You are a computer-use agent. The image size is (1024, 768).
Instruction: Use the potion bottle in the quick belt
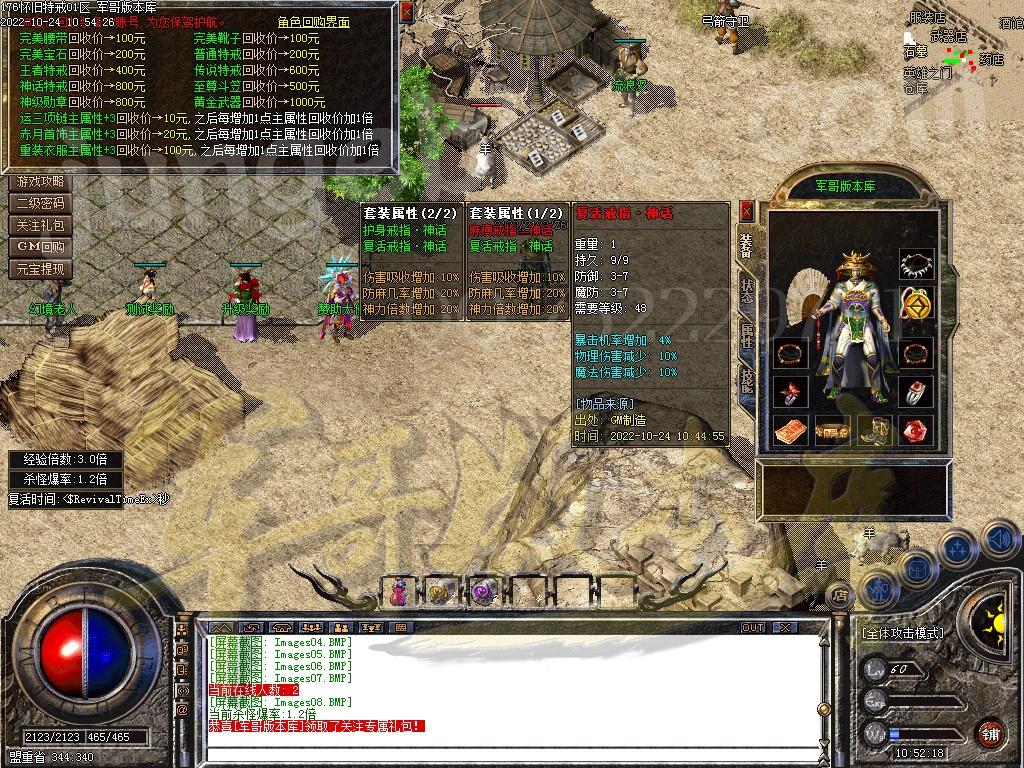(399, 592)
